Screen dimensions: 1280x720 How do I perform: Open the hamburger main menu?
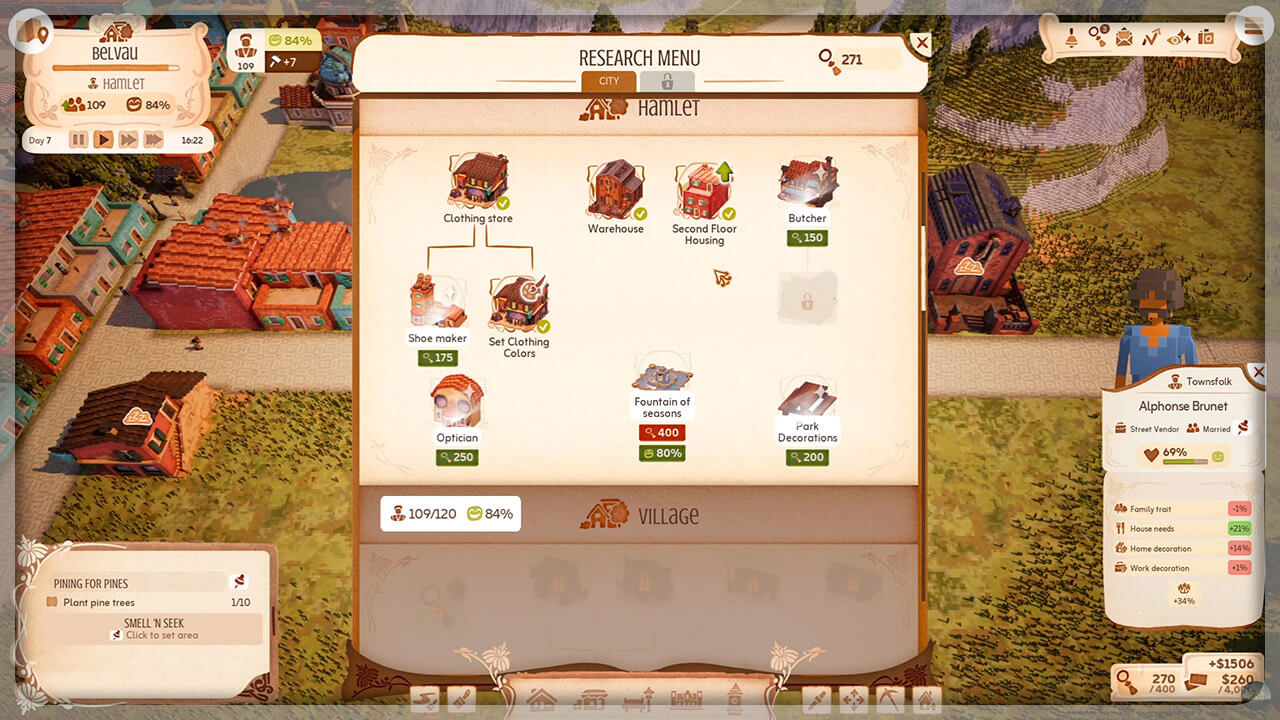click(x=1251, y=29)
